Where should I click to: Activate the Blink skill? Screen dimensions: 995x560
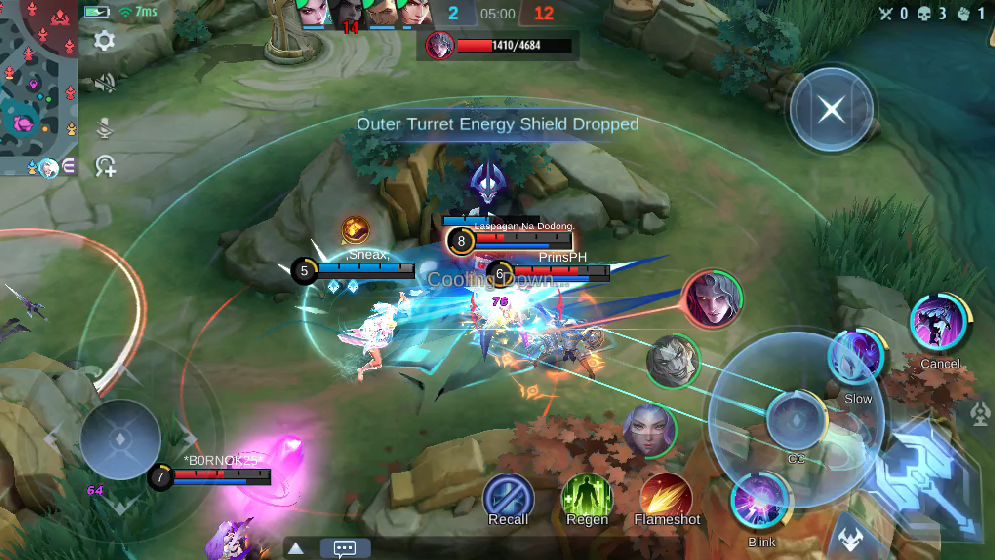[760, 502]
